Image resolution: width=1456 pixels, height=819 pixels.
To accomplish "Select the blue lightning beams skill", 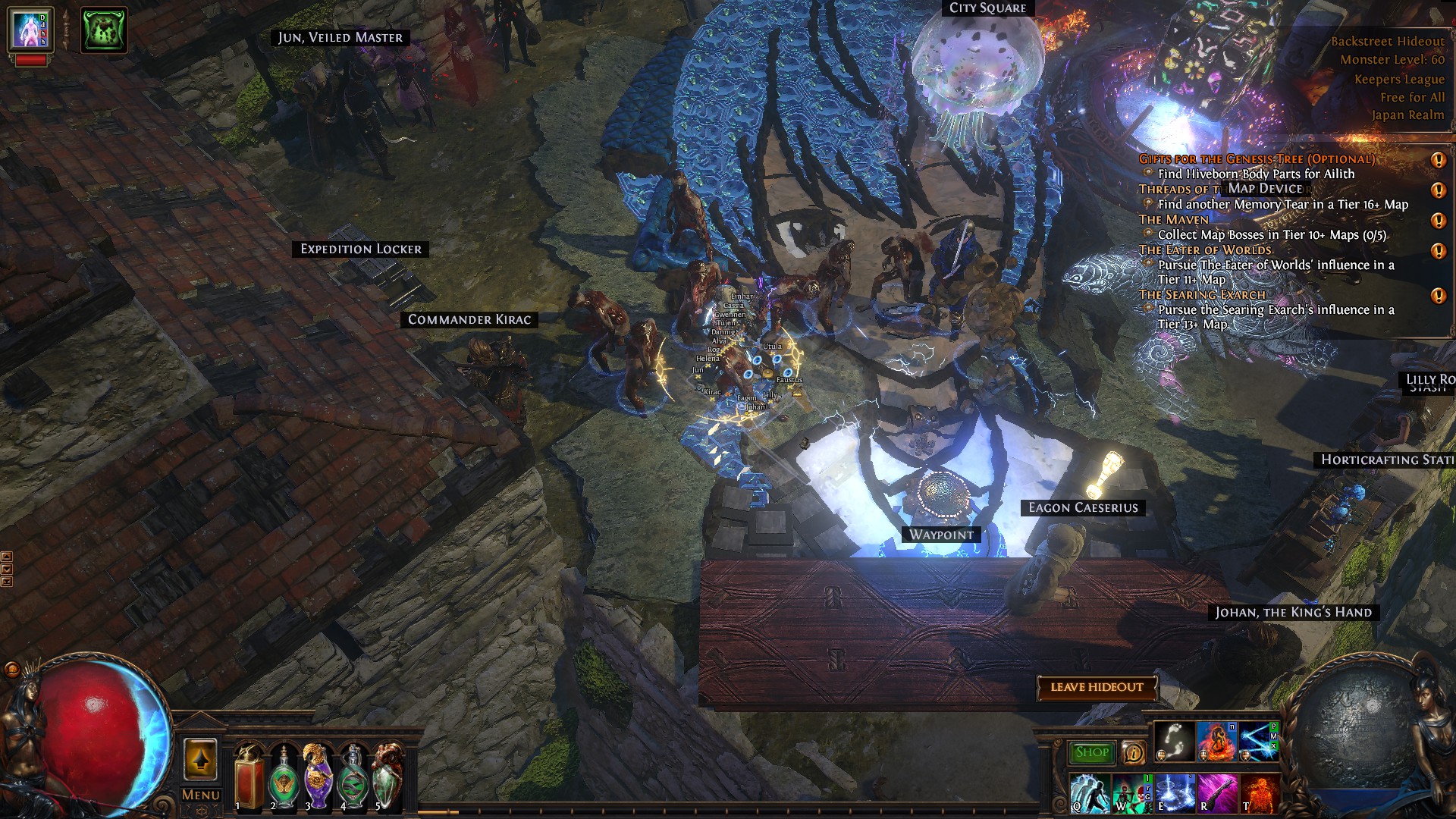I will pyautogui.click(x=1257, y=741).
